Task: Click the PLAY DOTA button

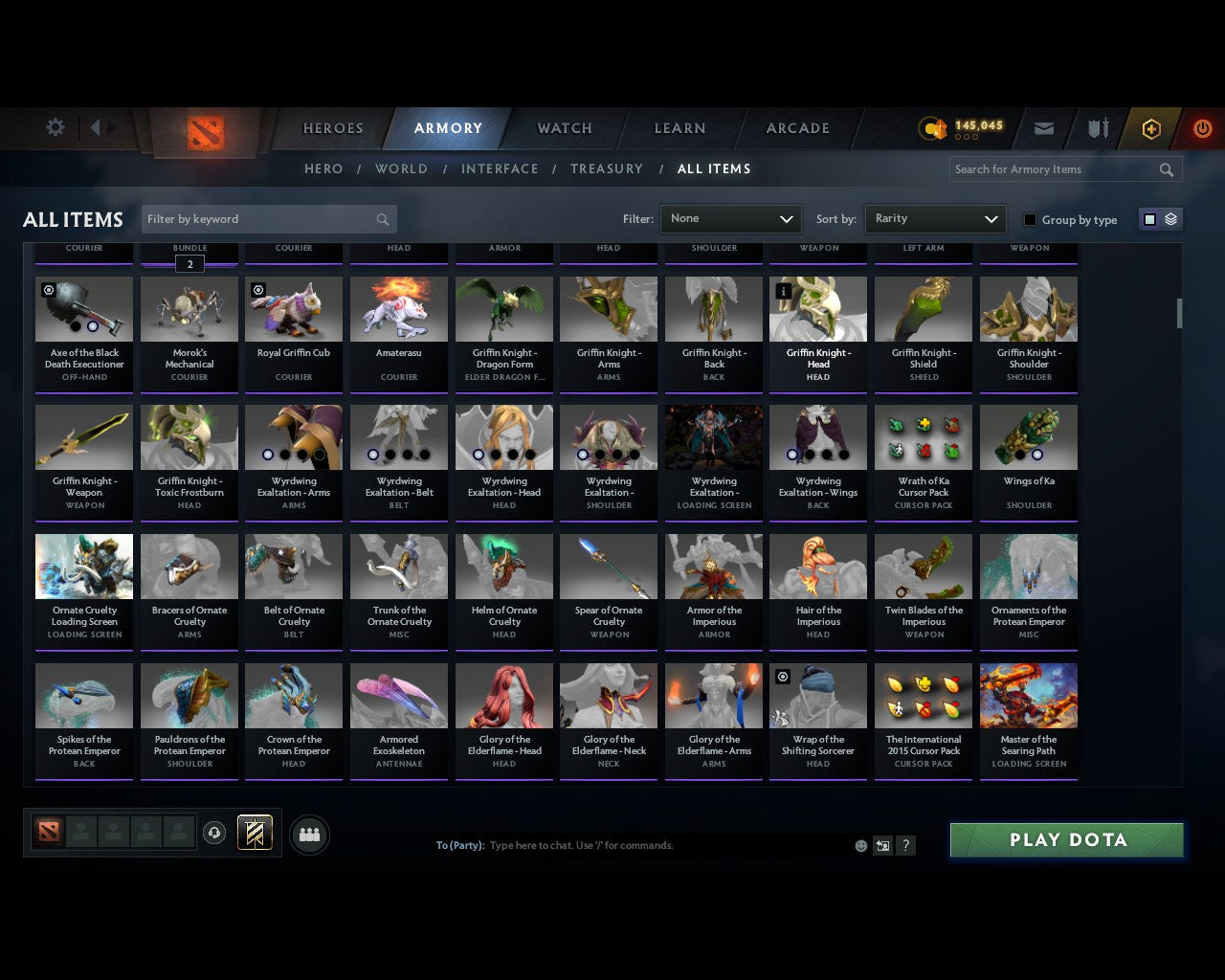Action: point(1066,839)
